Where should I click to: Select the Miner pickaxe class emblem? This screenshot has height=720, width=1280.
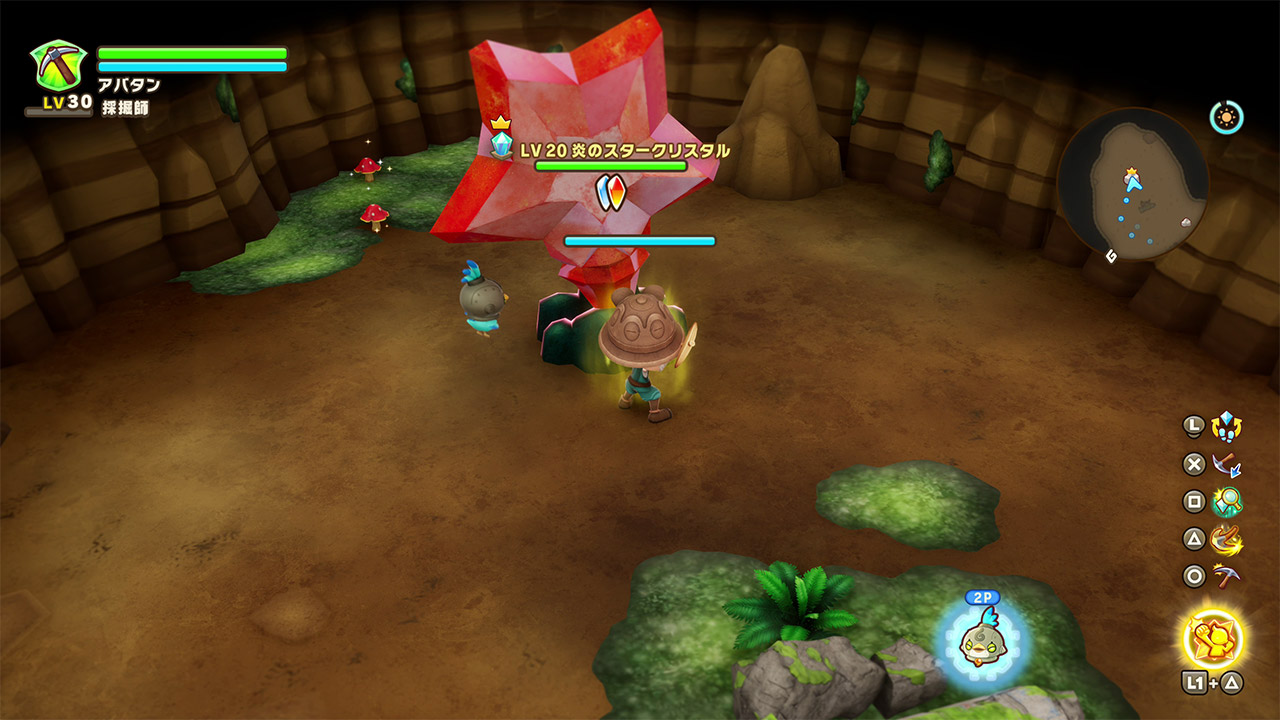59,67
